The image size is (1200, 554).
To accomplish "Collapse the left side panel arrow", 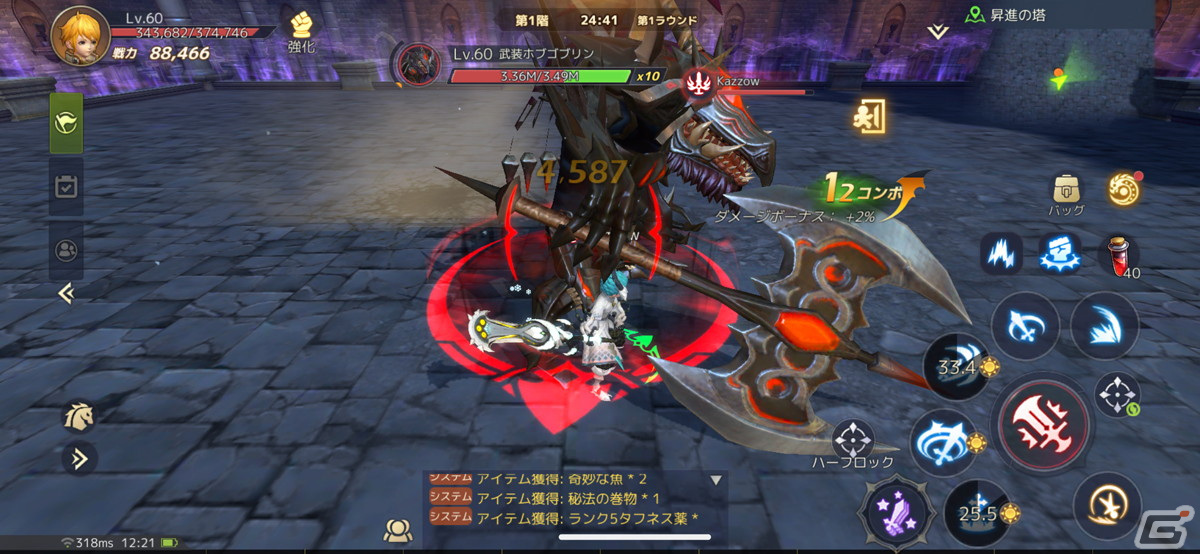I will (66, 293).
